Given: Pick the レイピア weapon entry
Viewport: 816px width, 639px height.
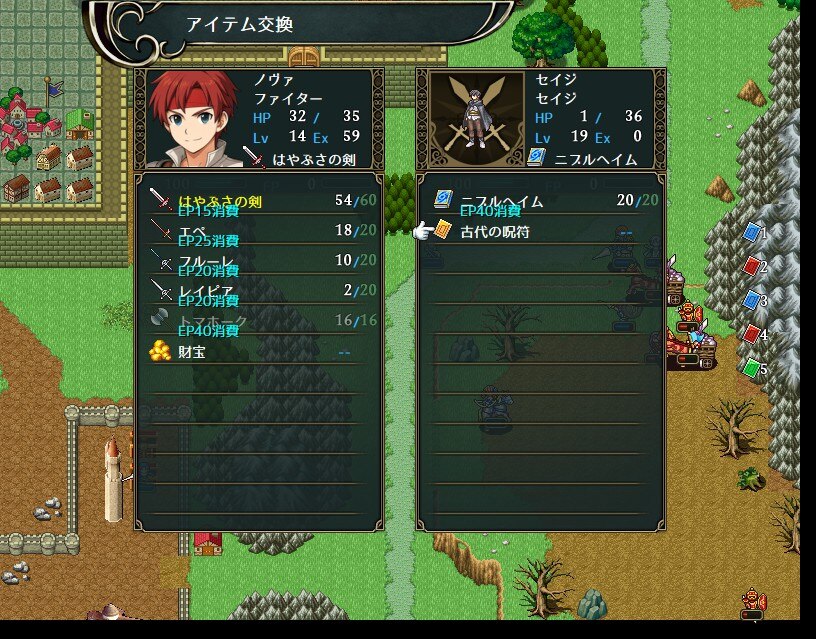Looking at the screenshot, I should pyautogui.click(x=258, y=291).
